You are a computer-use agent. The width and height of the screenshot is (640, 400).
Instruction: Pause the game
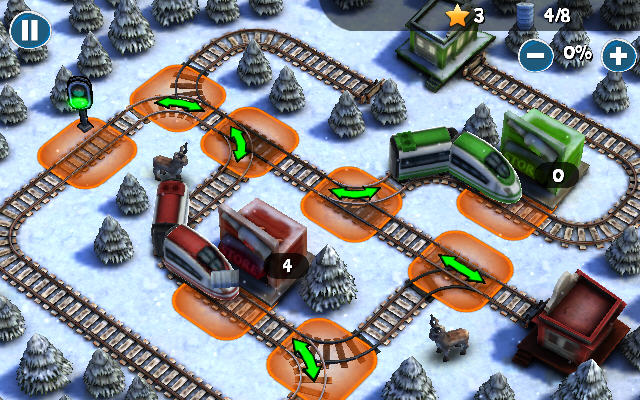click(30, 28)
